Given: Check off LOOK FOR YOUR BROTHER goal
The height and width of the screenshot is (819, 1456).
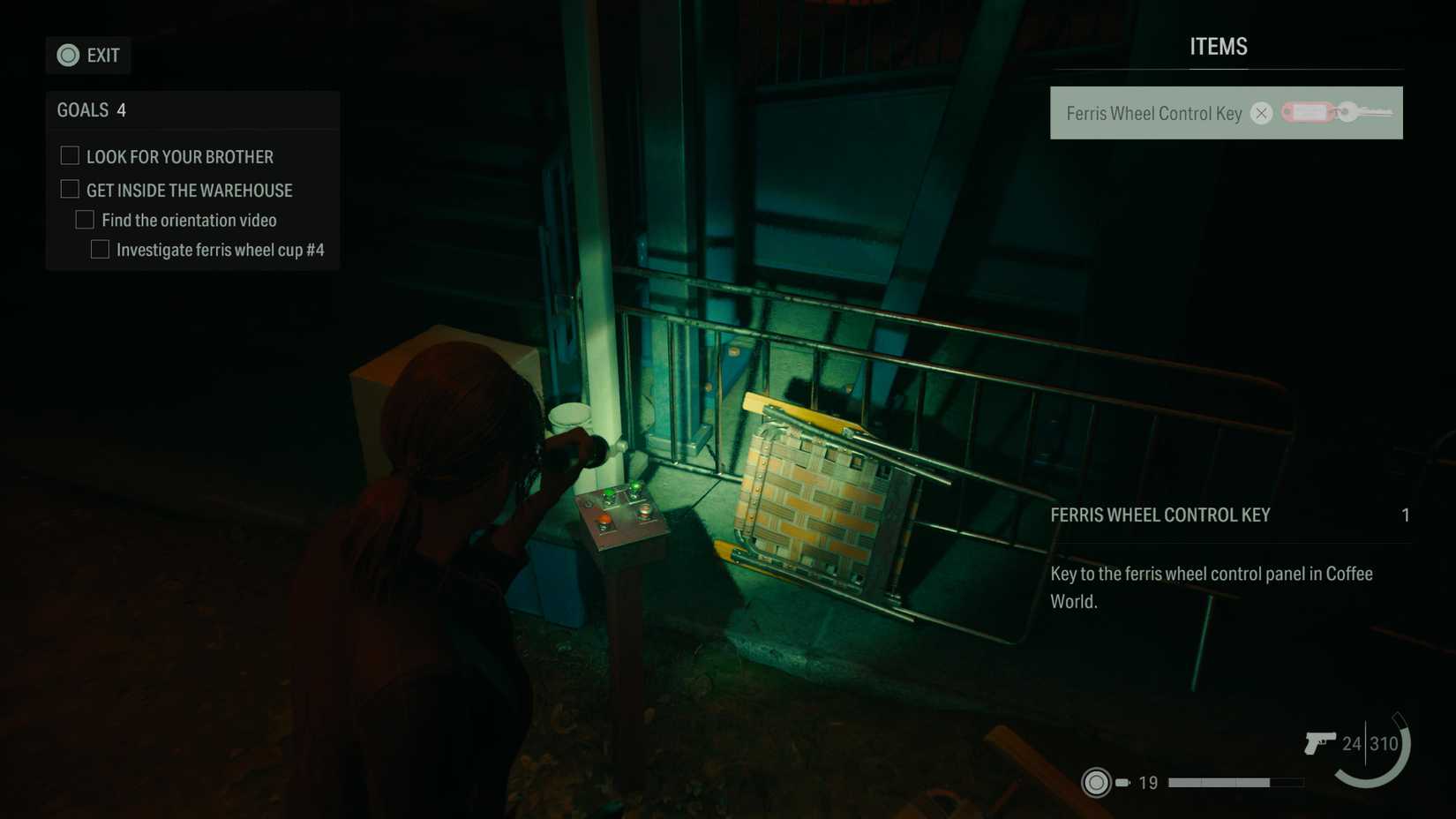Looking at the screenshot, I should tap(69, 154).
